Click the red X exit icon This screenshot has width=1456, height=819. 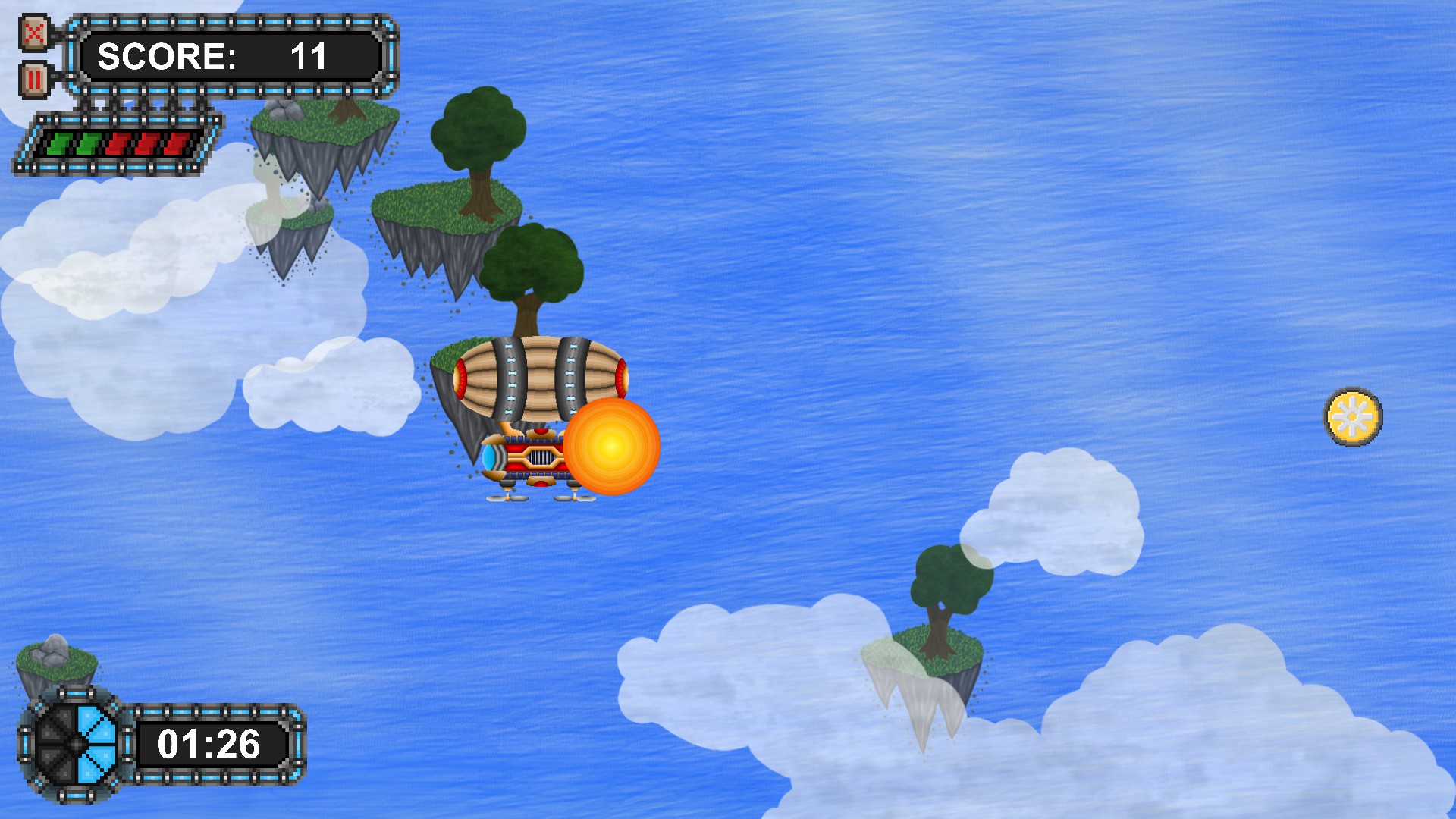(x=33, y=32)
